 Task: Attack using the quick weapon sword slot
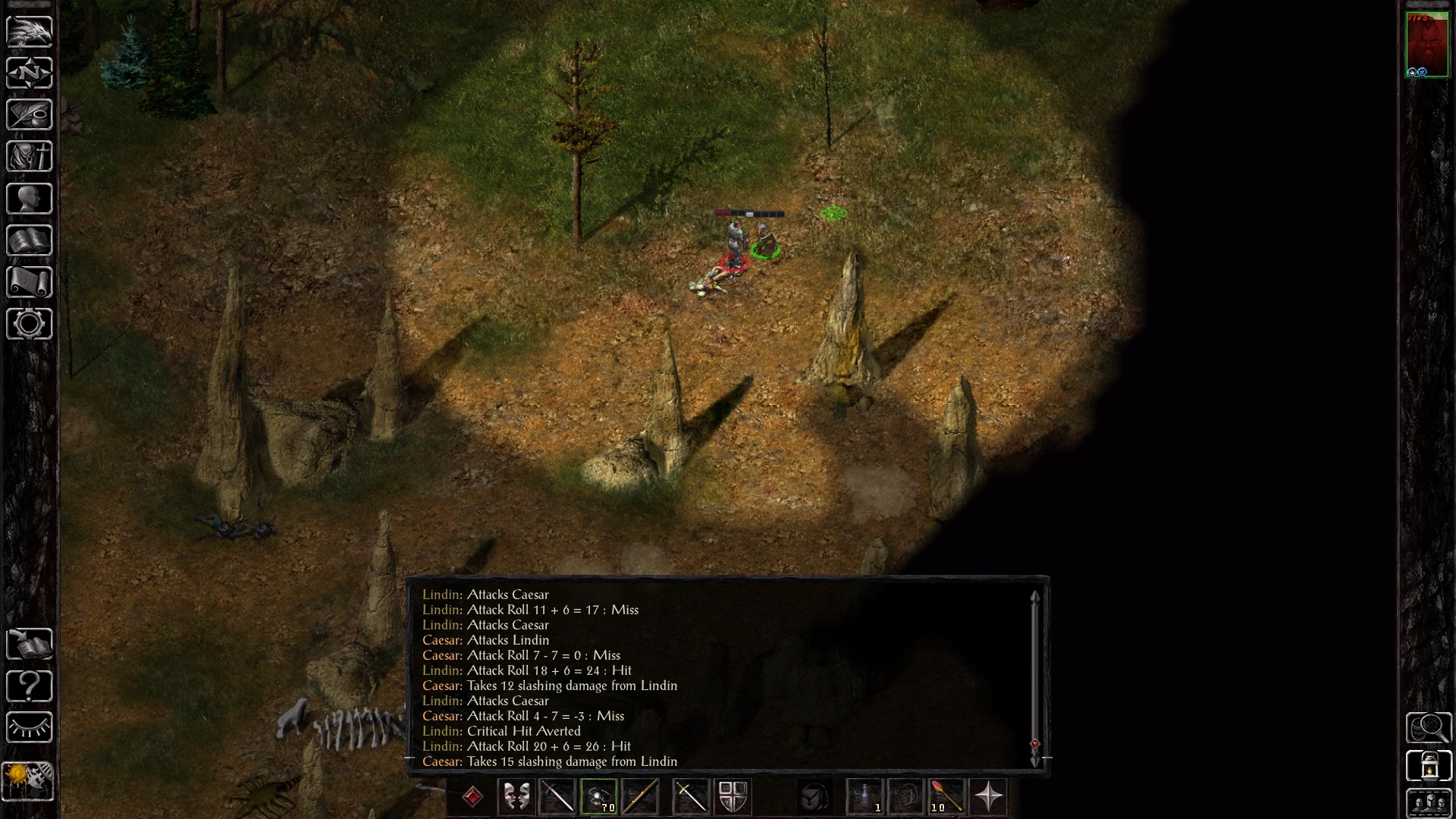(x=559, y=798)
